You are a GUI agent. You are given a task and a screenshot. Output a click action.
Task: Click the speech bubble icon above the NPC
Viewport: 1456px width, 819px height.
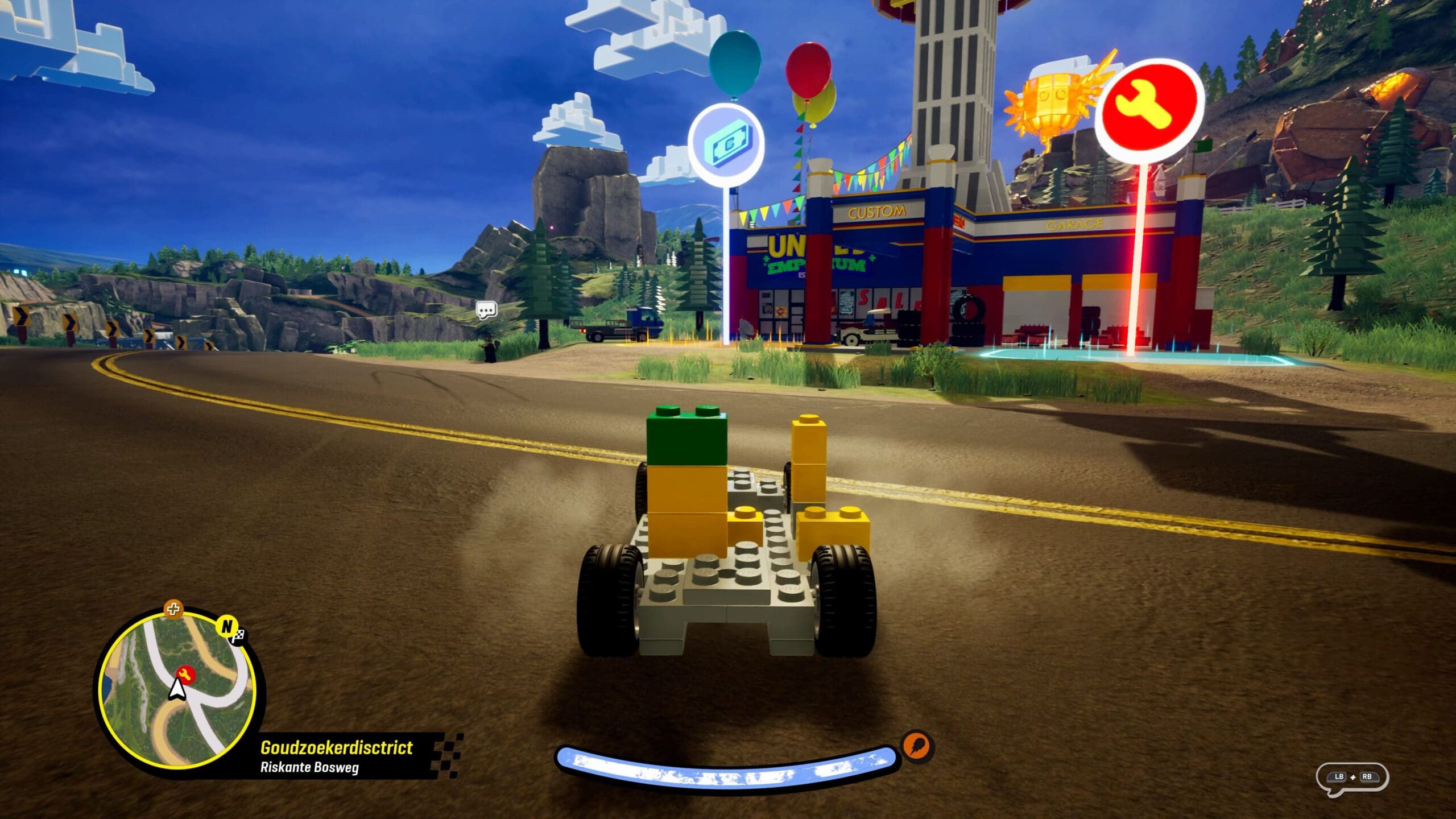[x=486, y=310]
